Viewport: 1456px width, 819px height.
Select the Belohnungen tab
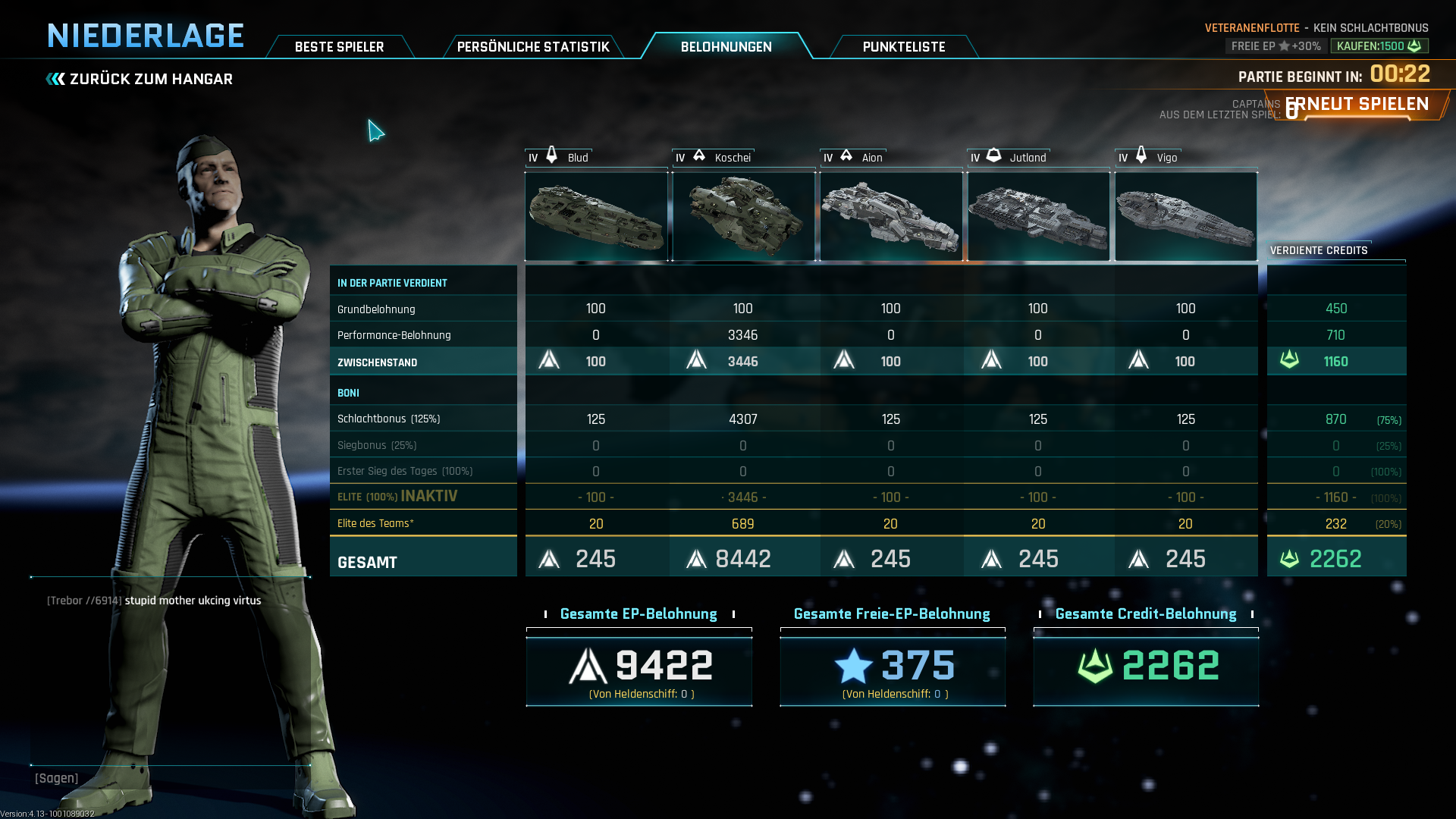726,47
